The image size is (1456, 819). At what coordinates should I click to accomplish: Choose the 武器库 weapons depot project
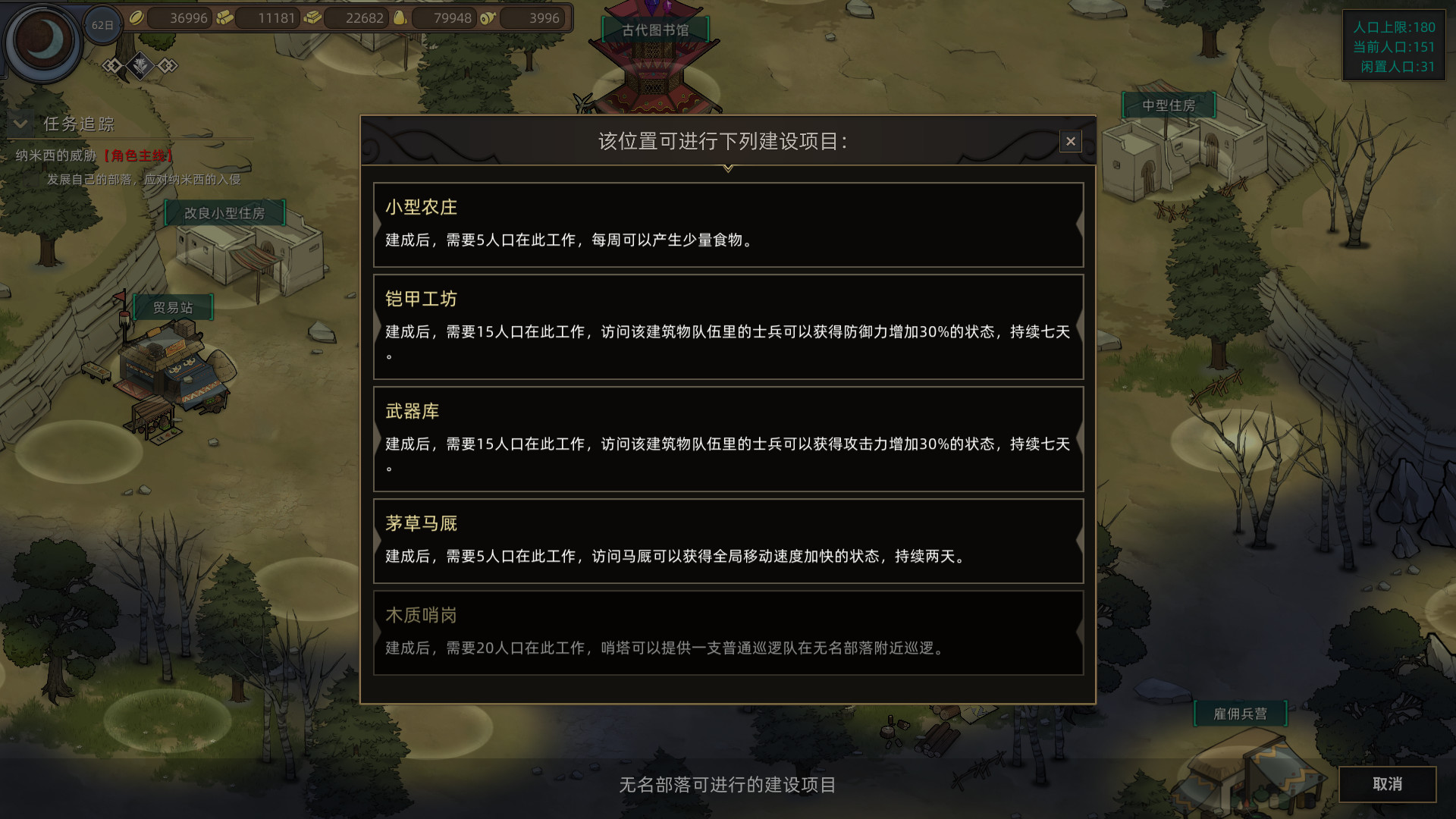pos(727,440)
